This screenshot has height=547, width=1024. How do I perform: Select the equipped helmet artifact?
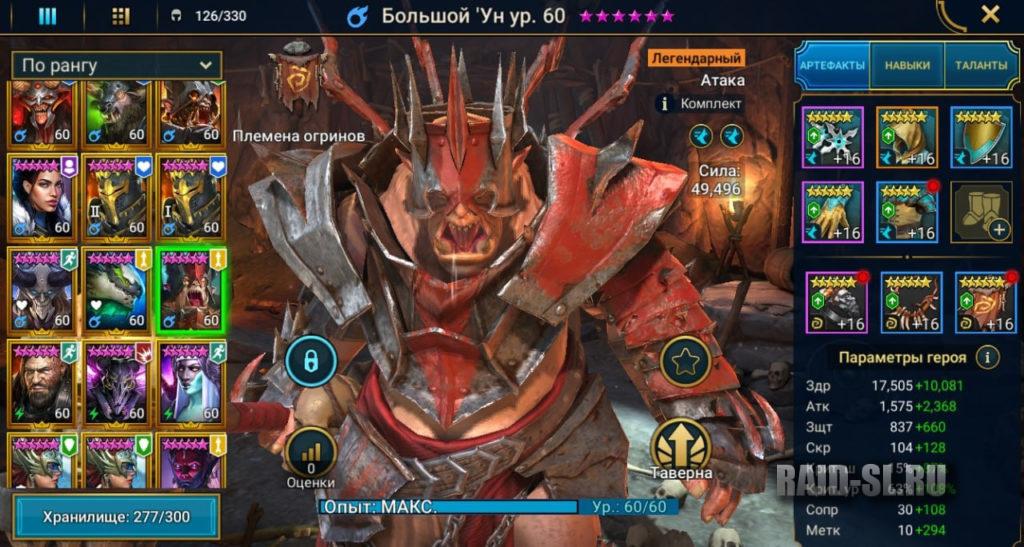(906, 137)
